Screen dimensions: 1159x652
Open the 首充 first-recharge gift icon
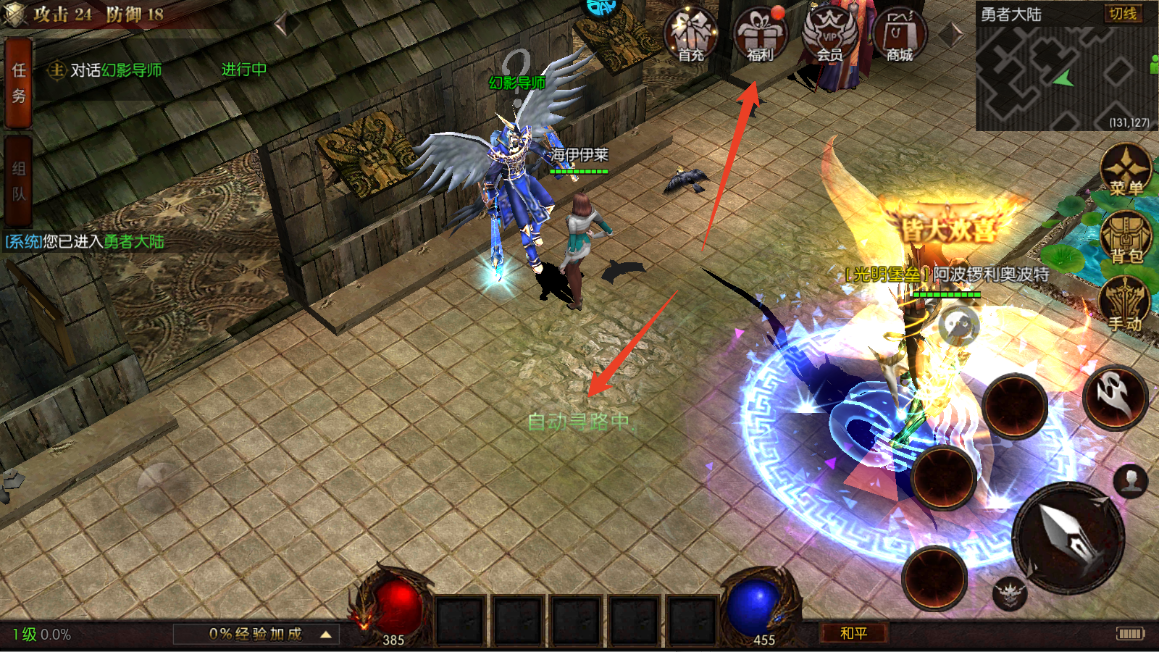pos(691,35)
